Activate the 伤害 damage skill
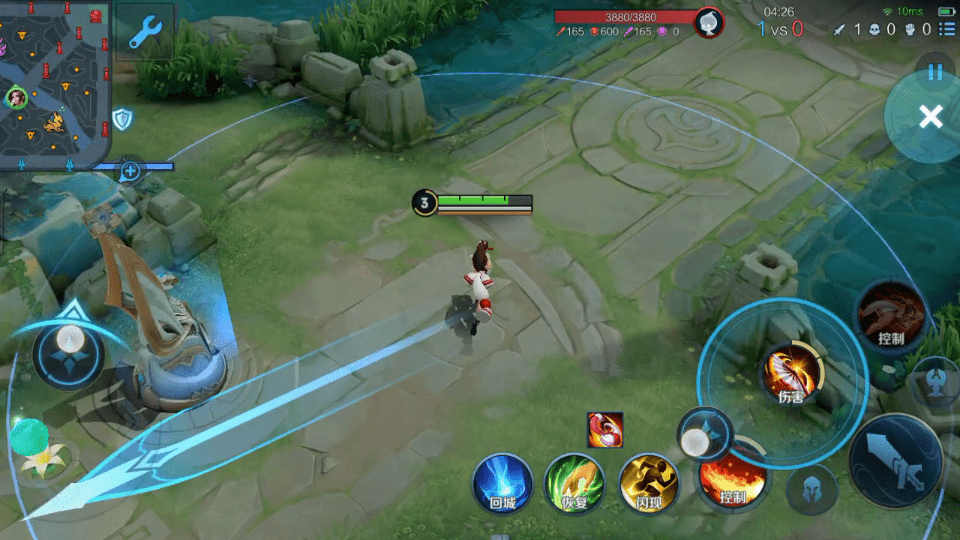Image resolution: width=960 pixels, height=540 pixels. [x=792, y=374]
